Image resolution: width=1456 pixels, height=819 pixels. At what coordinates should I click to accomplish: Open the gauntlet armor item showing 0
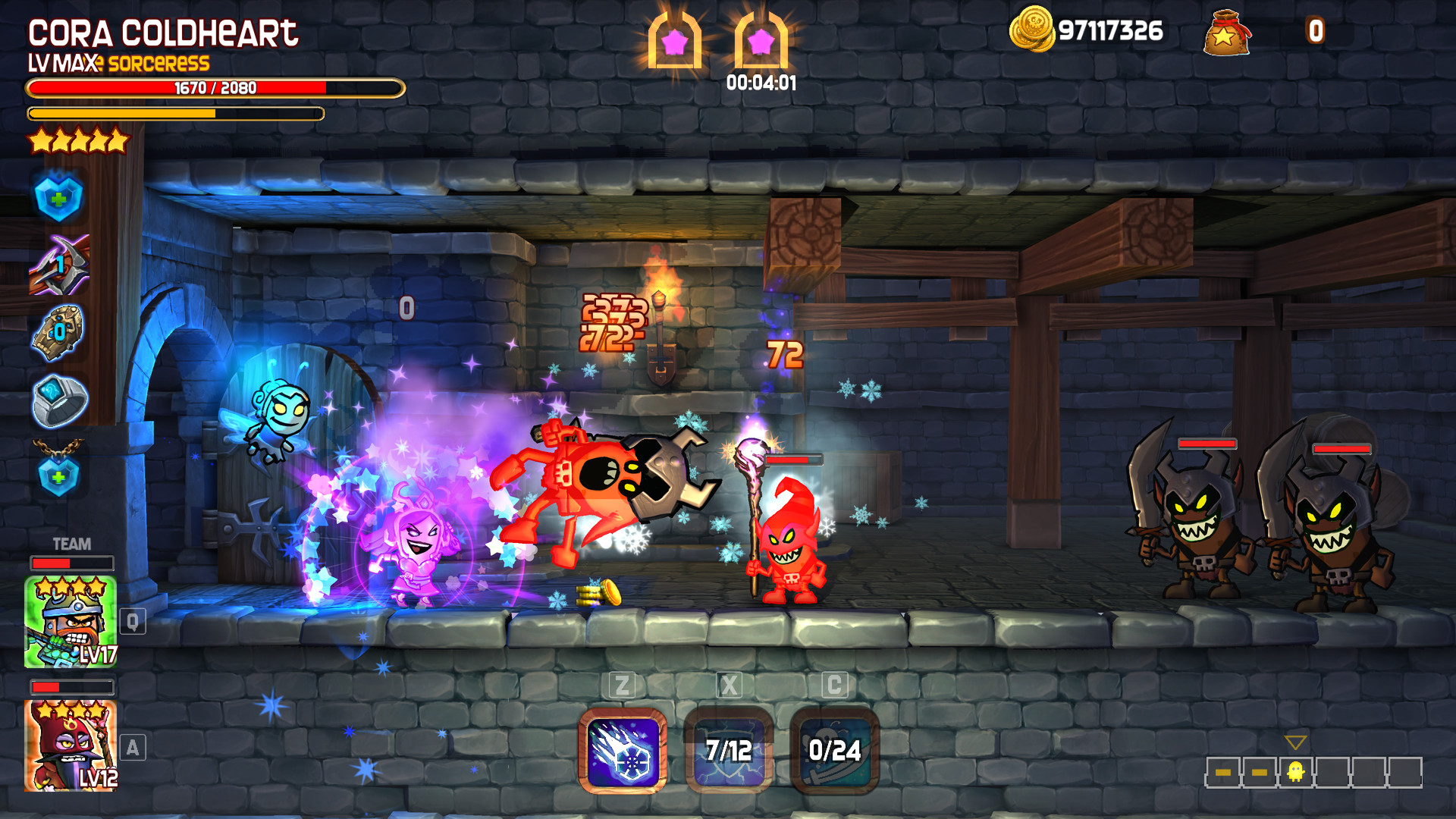coord(57,331)
